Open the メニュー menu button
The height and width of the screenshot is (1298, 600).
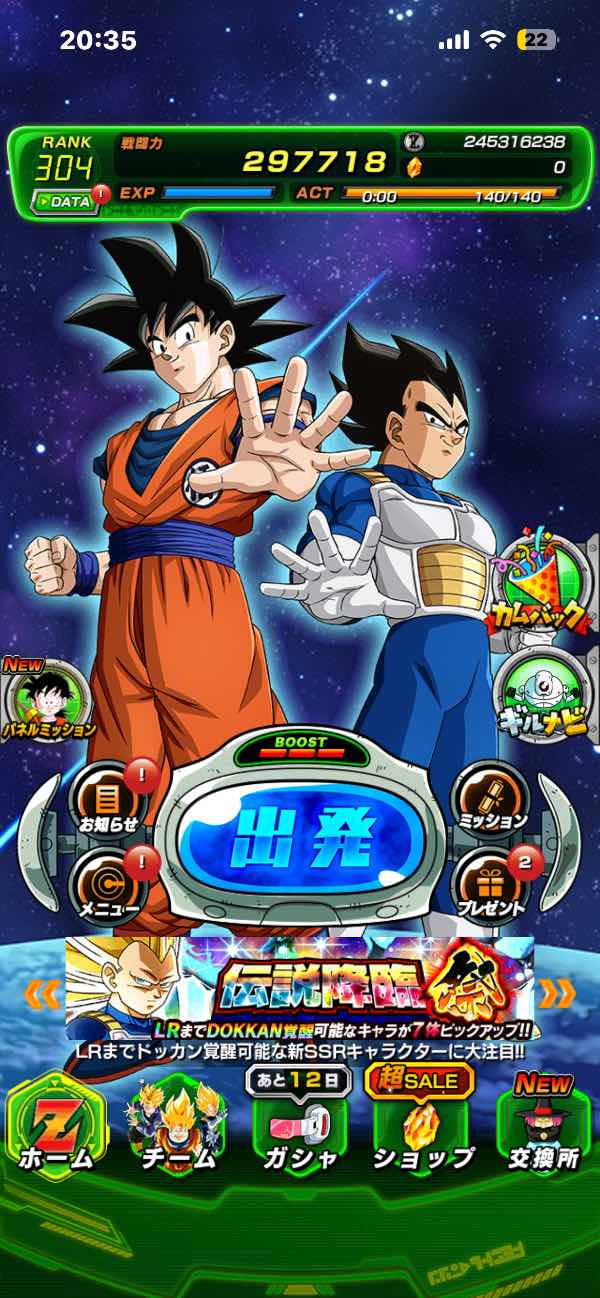click(x=107, y=882)
